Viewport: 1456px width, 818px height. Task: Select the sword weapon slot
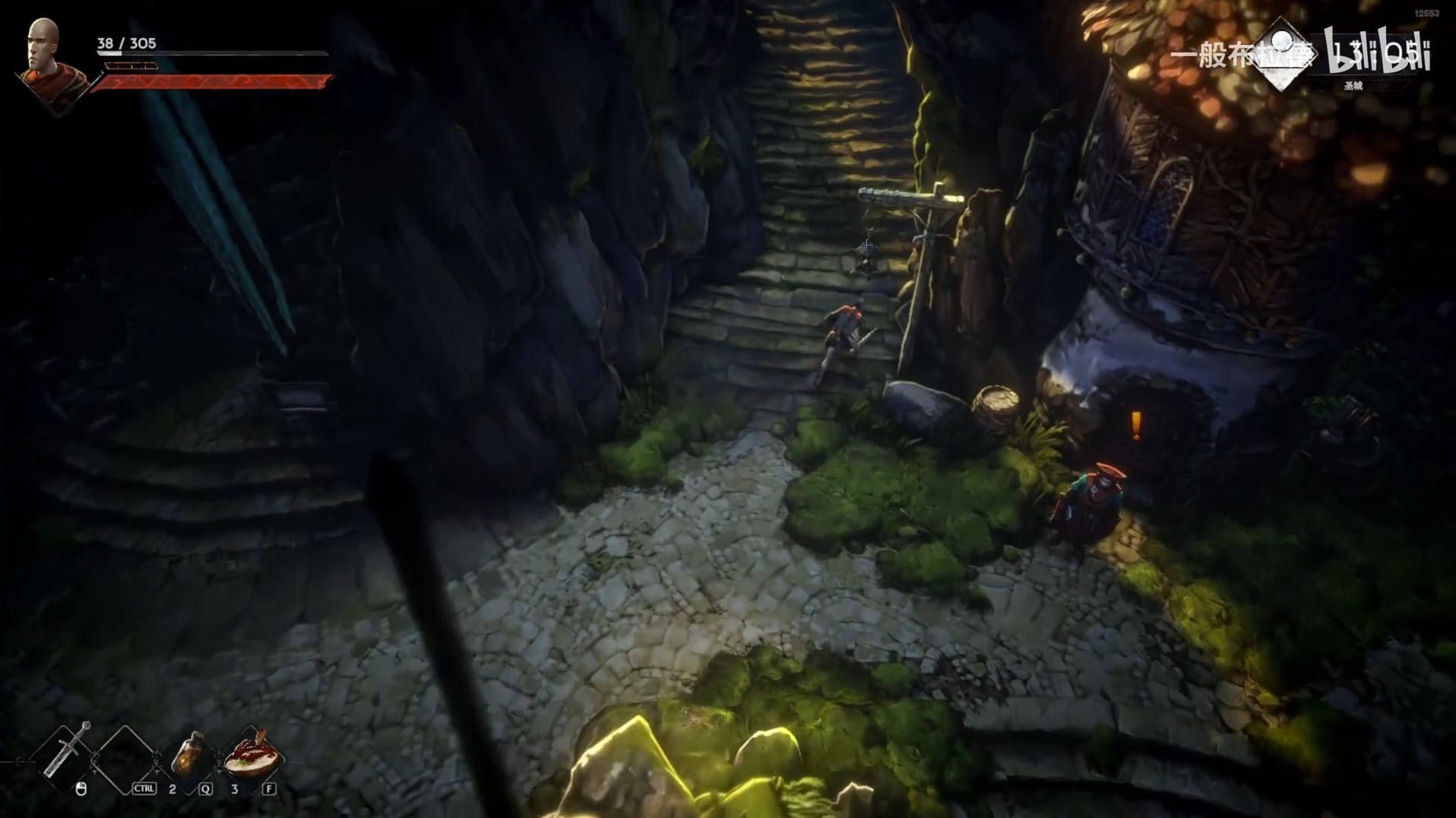[67, 751]
